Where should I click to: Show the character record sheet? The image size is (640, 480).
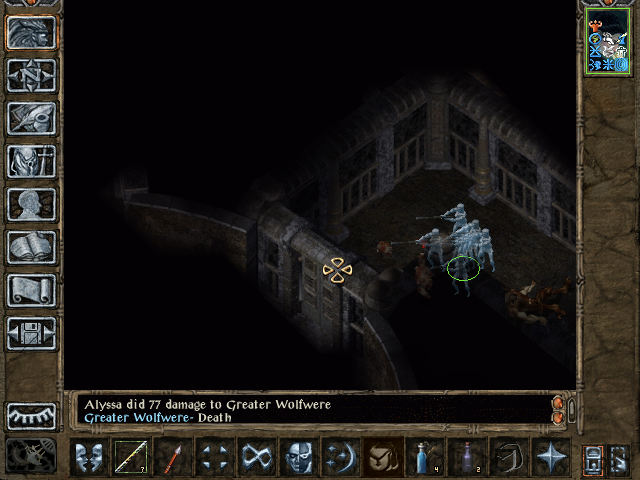32,204
